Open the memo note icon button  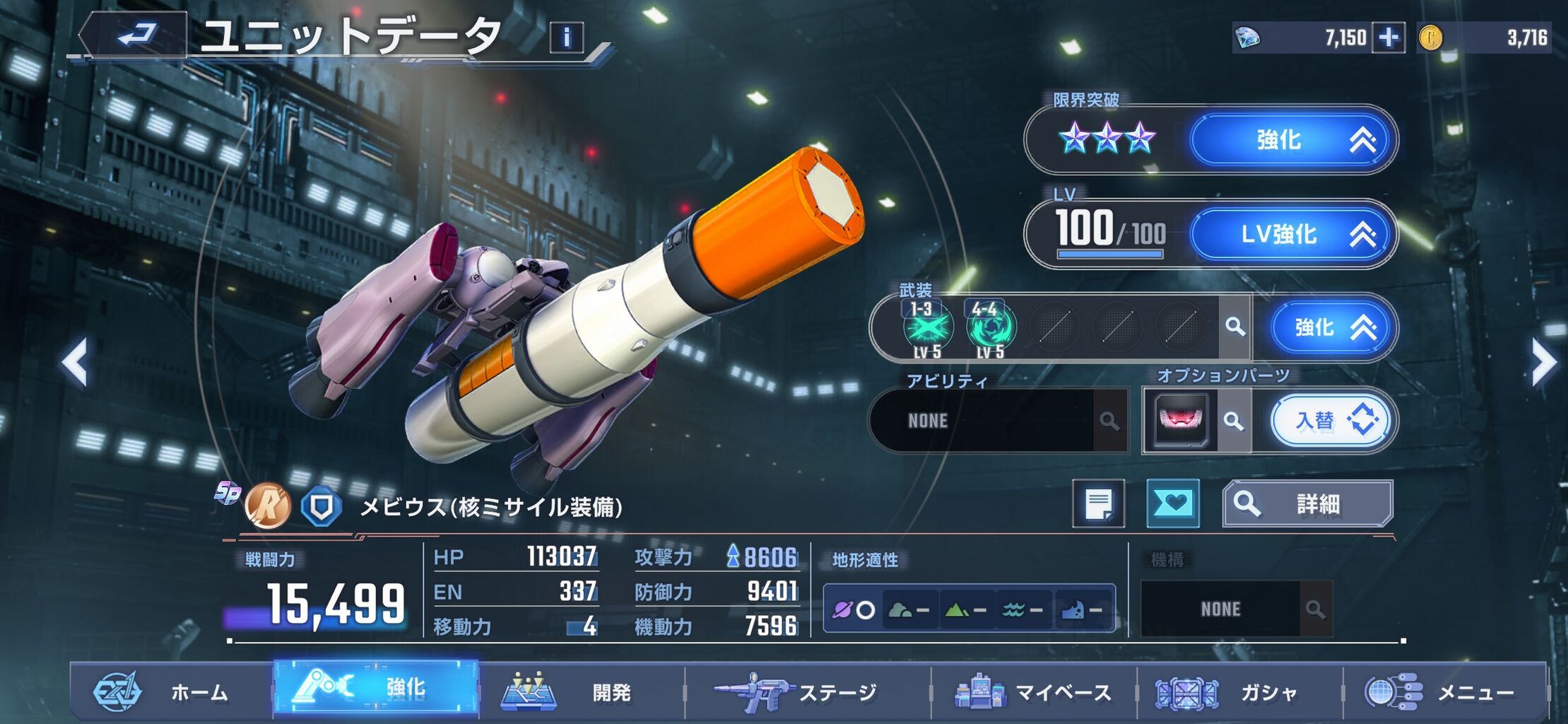click(x=1098, y=504)
